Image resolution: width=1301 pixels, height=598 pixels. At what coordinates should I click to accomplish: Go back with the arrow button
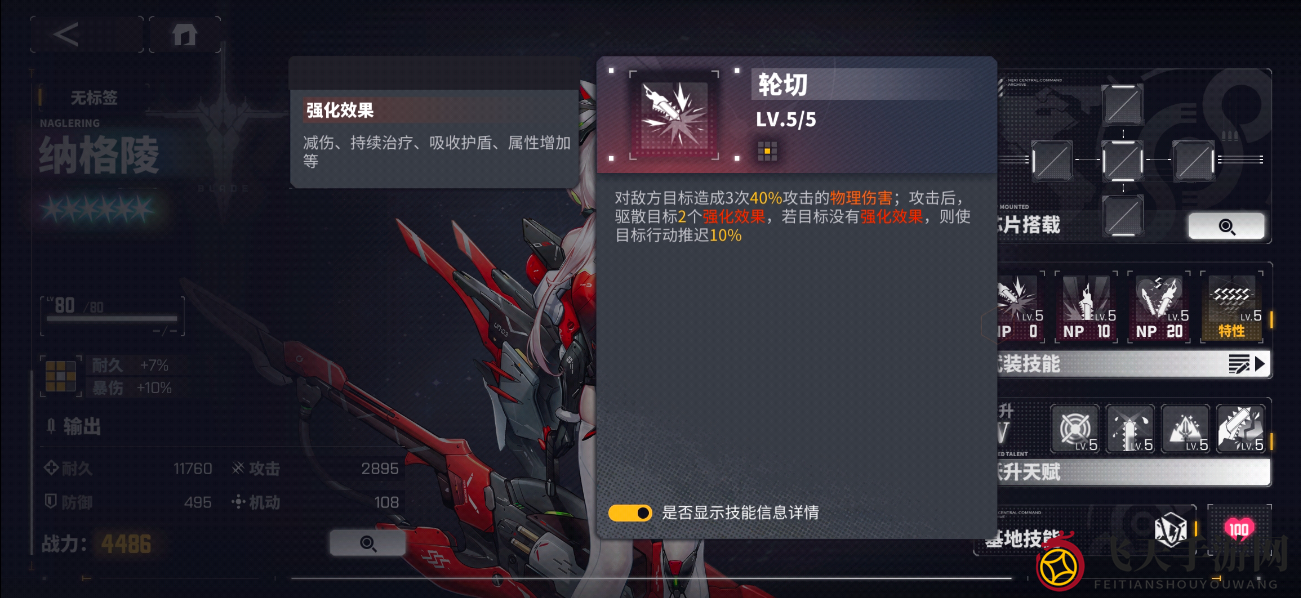(67, 35)
